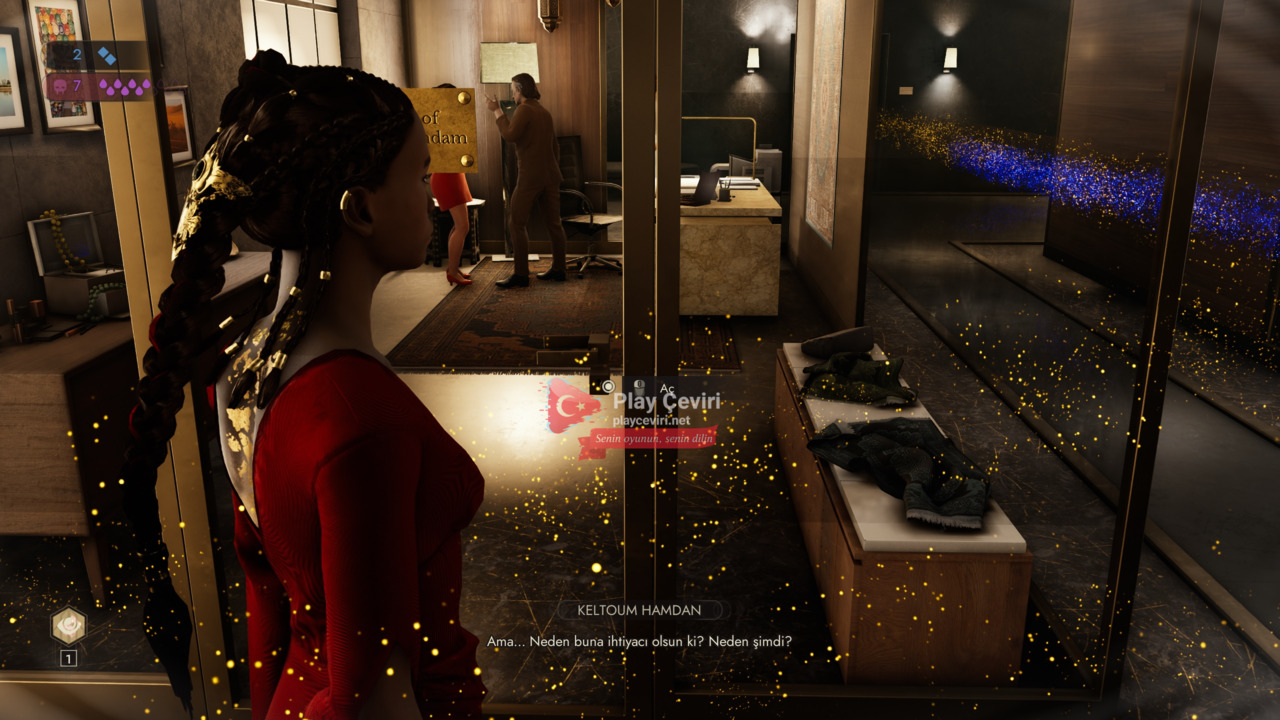The image size is (1280, 720).
Task: Activate the hexagonal eye ability icon
Action: pyautogui.click(x=68, y=626)
